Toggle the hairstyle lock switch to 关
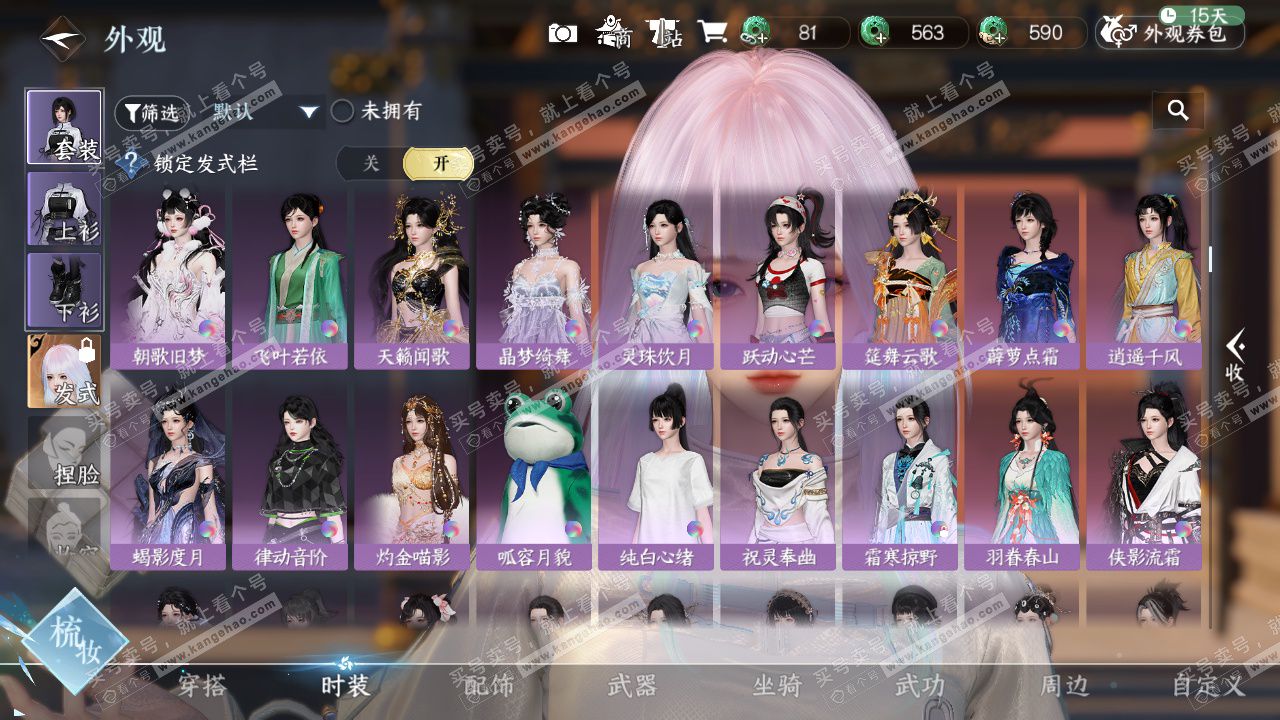The width and height of the screenshot is (1280, 720). click(x=371, y=163)
